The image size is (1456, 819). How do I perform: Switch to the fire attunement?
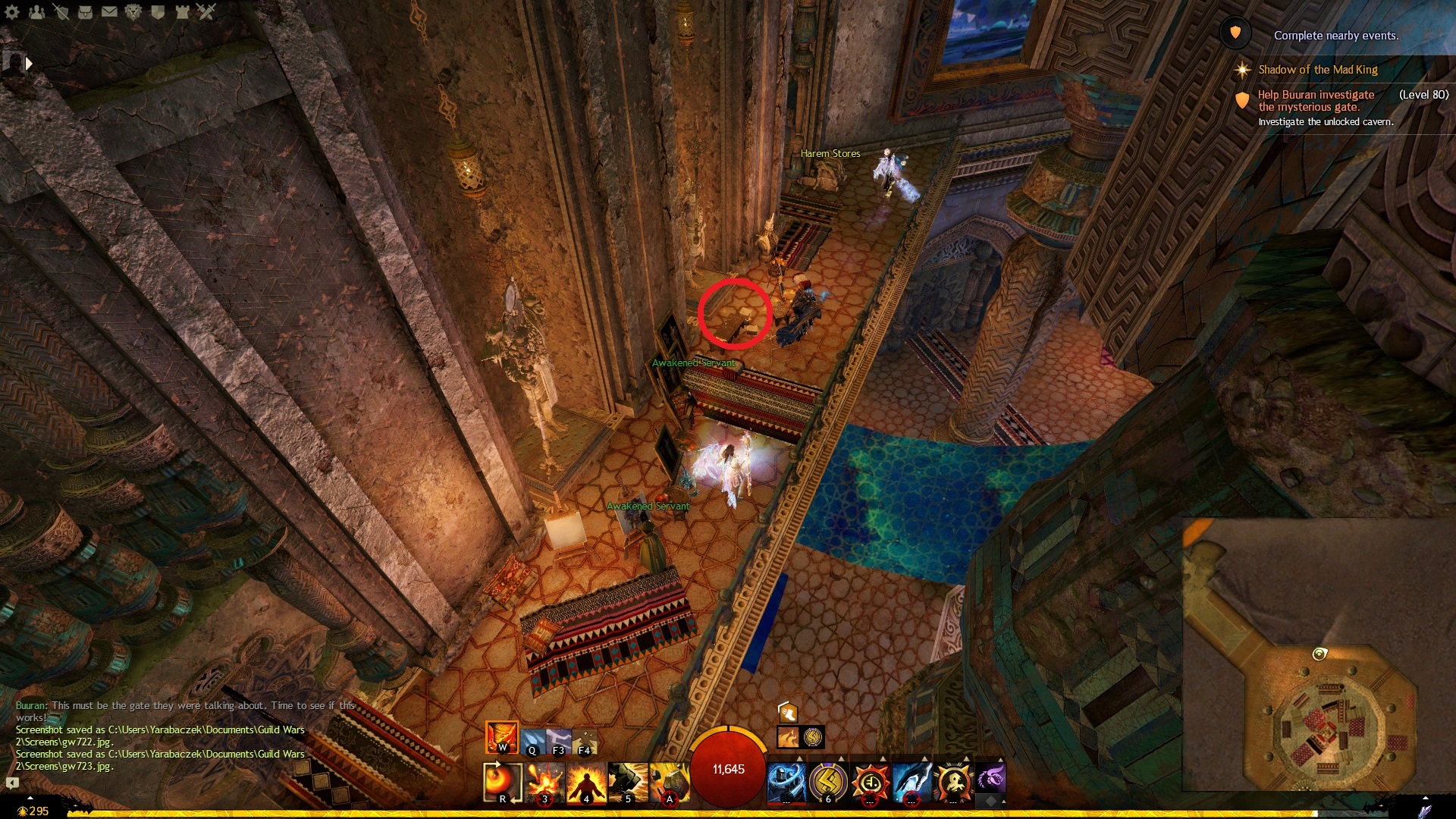tap(501, 737)
